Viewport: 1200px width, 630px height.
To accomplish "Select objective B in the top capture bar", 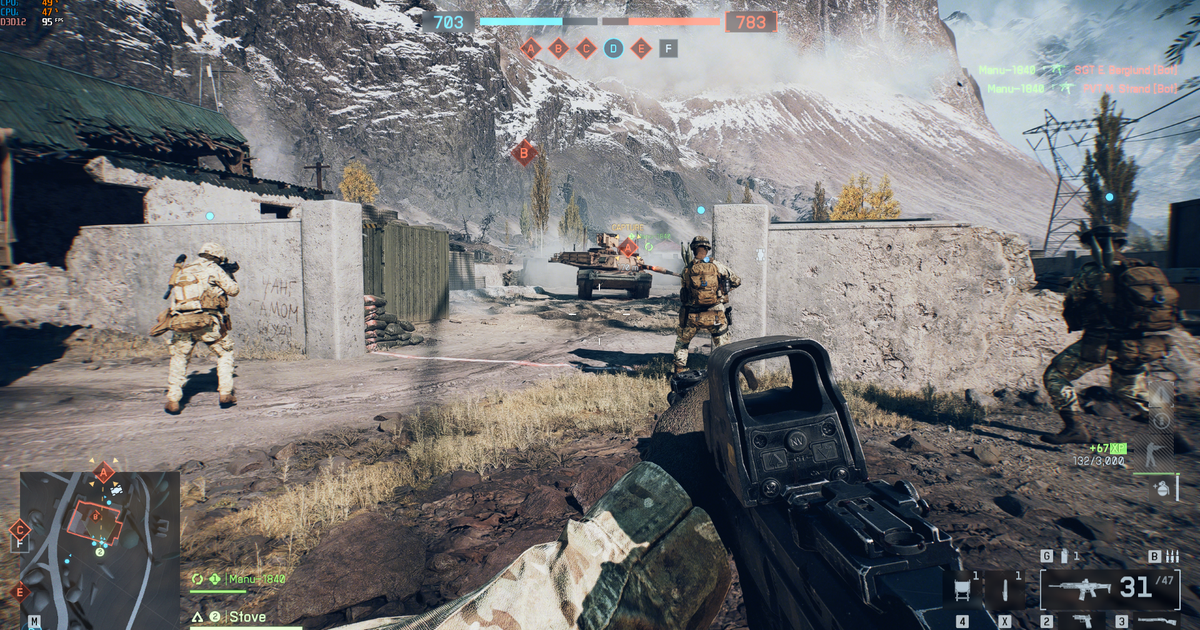I will pos(559,47).
